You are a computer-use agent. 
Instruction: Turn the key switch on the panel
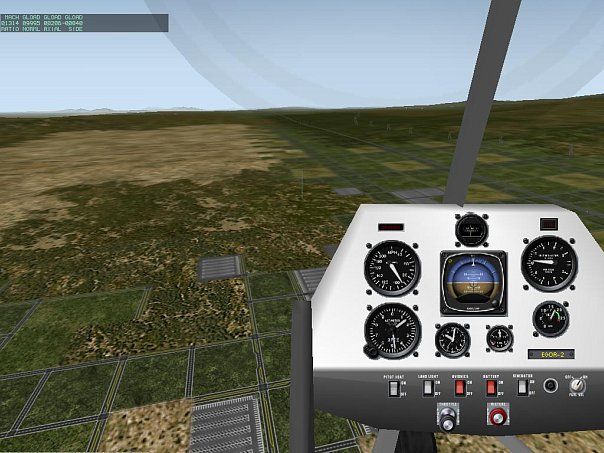pos(577,387)
